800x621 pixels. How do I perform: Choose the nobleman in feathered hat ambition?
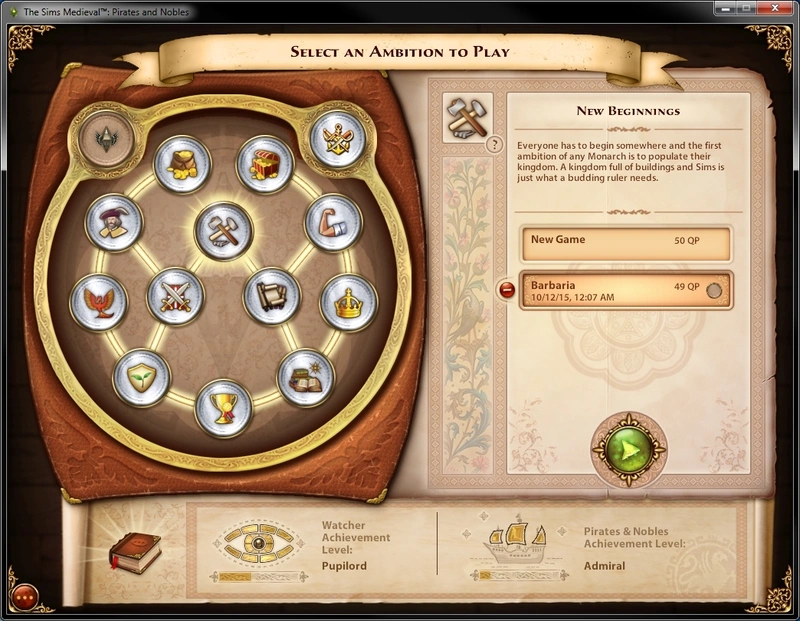pos(114,222)
